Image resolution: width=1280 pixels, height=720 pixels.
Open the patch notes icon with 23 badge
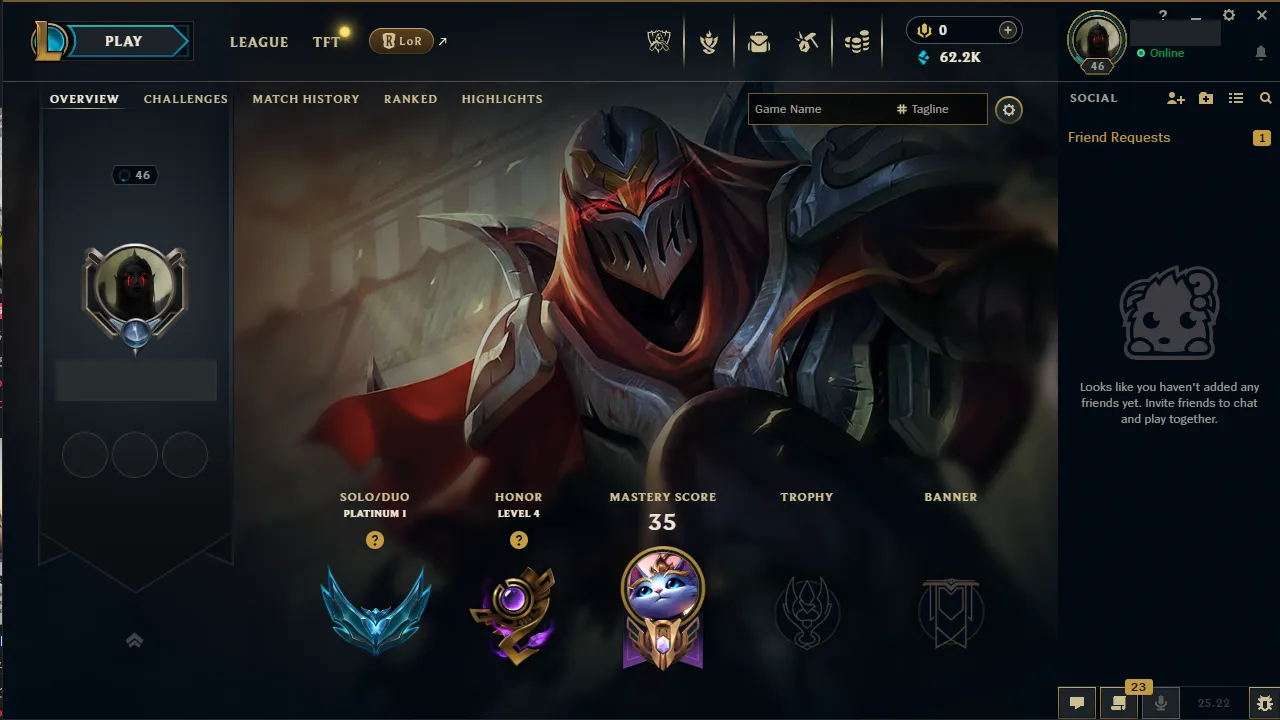point(1119,703)
